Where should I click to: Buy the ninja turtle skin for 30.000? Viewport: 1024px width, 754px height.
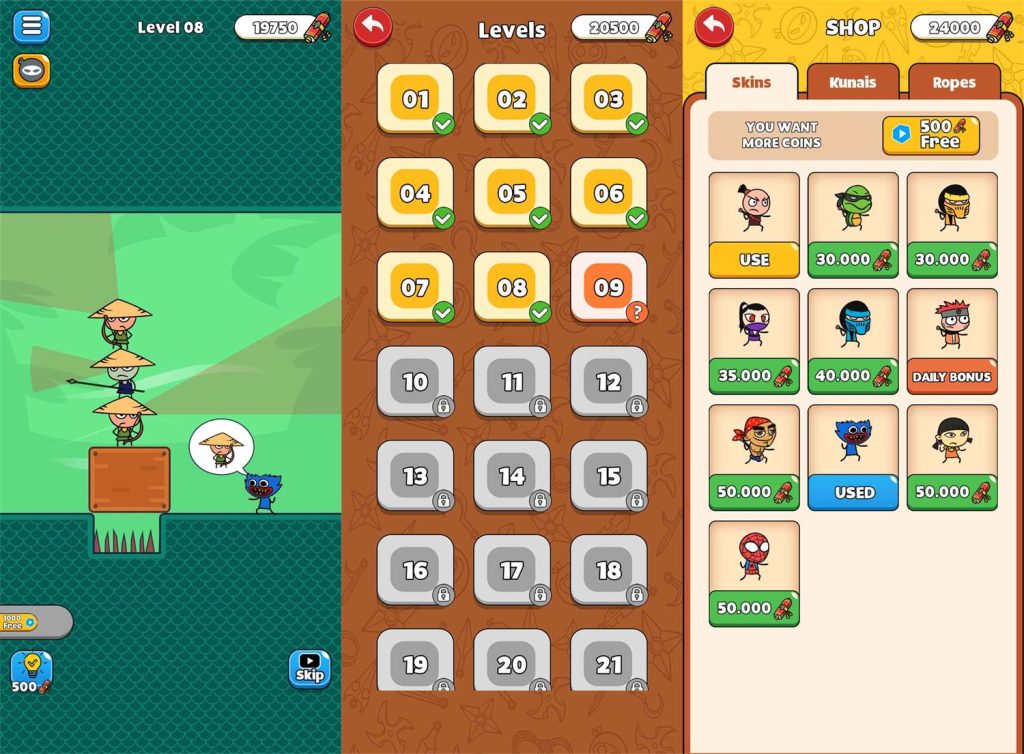(x=853, y=260)
